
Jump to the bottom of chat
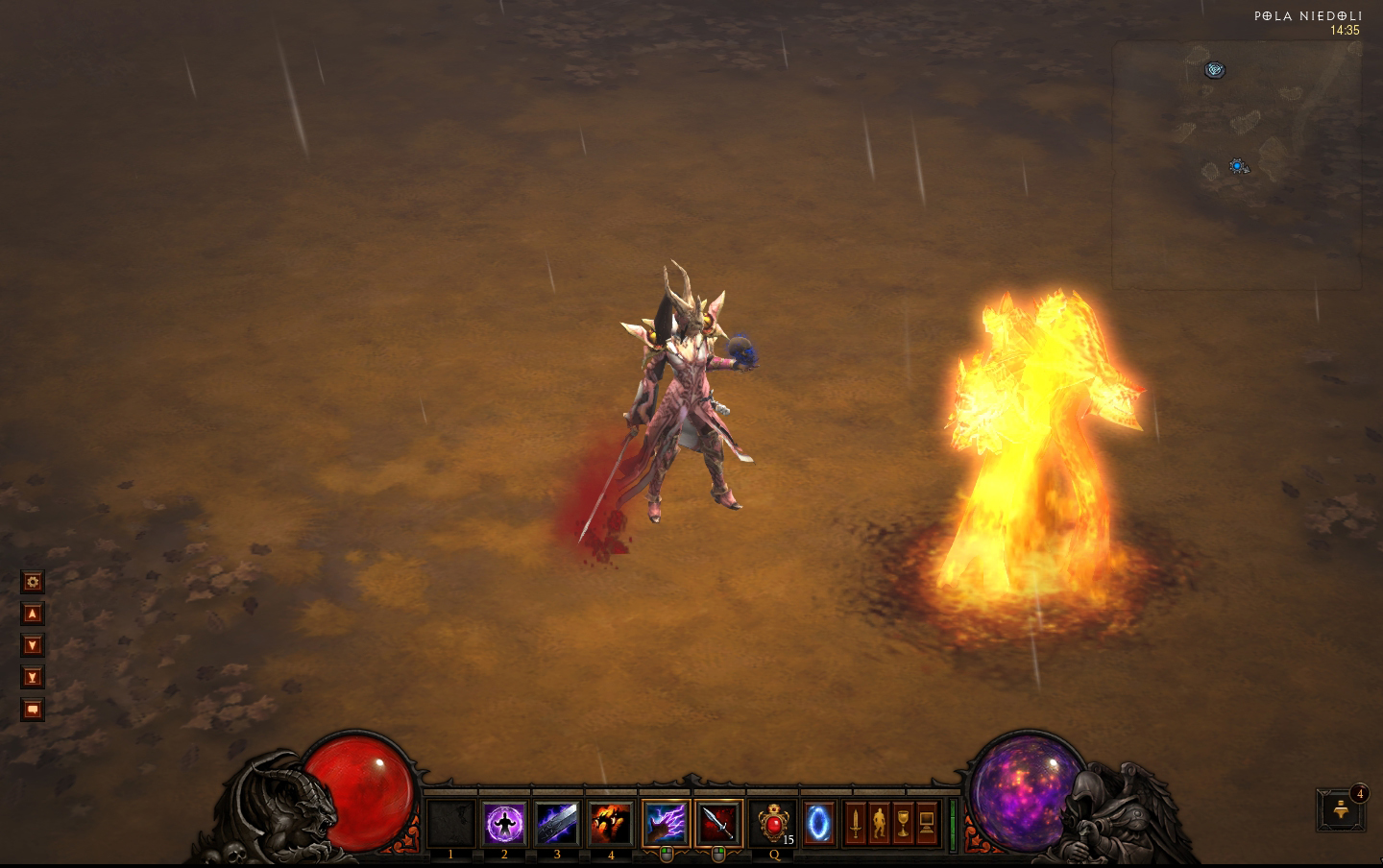click(x=33, y=678)
